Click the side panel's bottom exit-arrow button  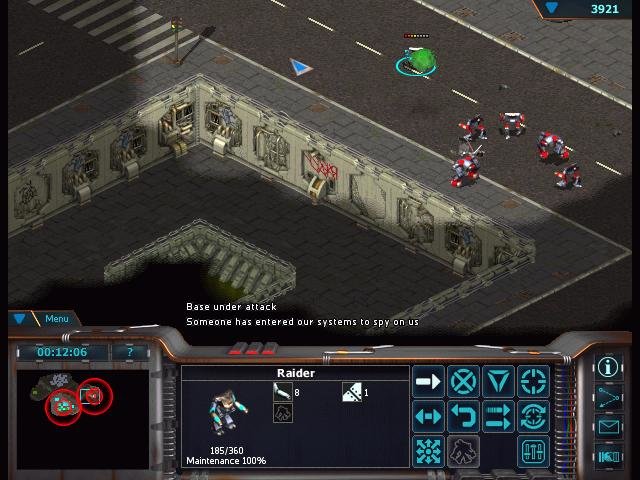tap(608, 457)
